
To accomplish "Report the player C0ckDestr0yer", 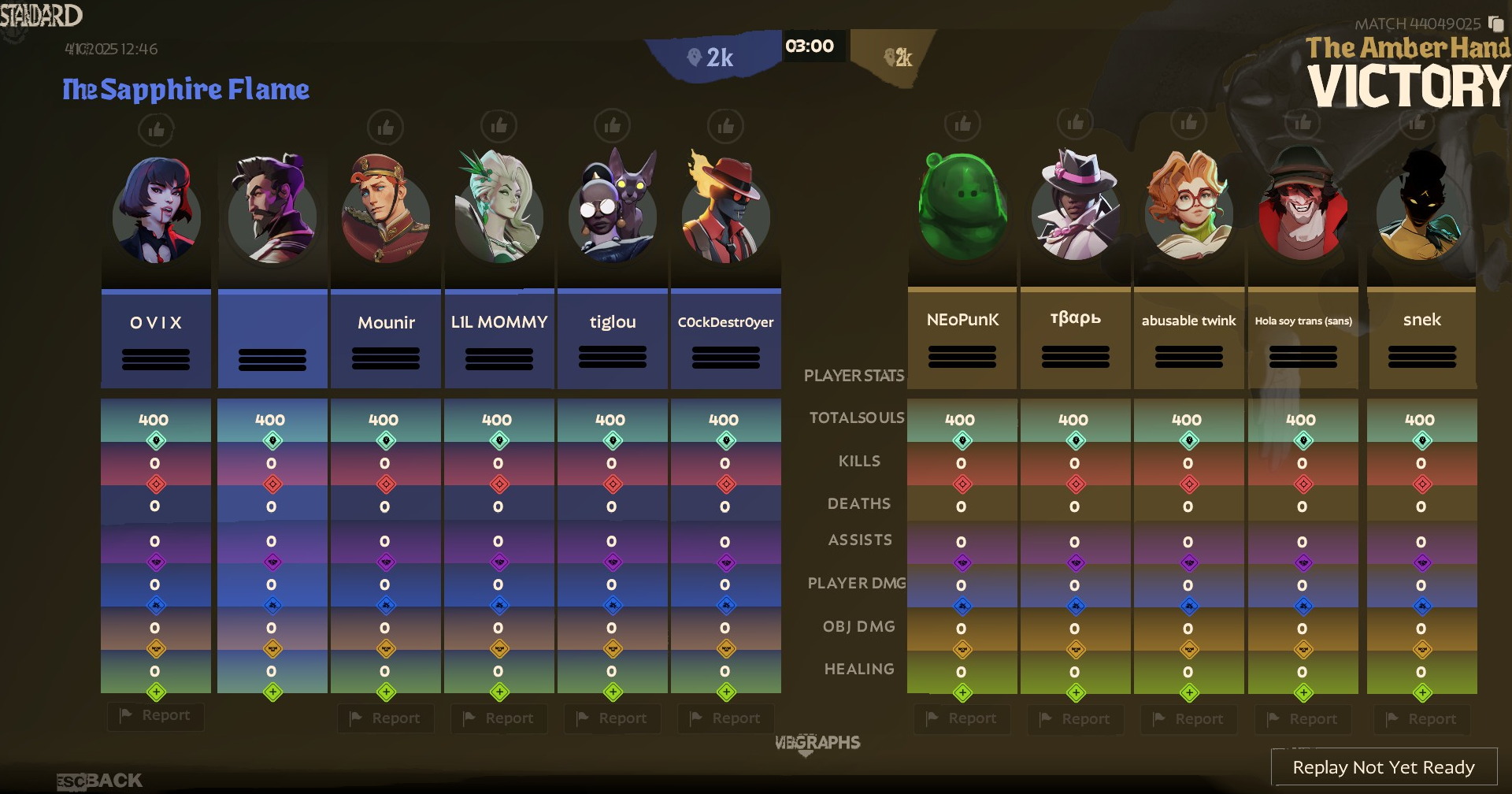I will 725,718.
